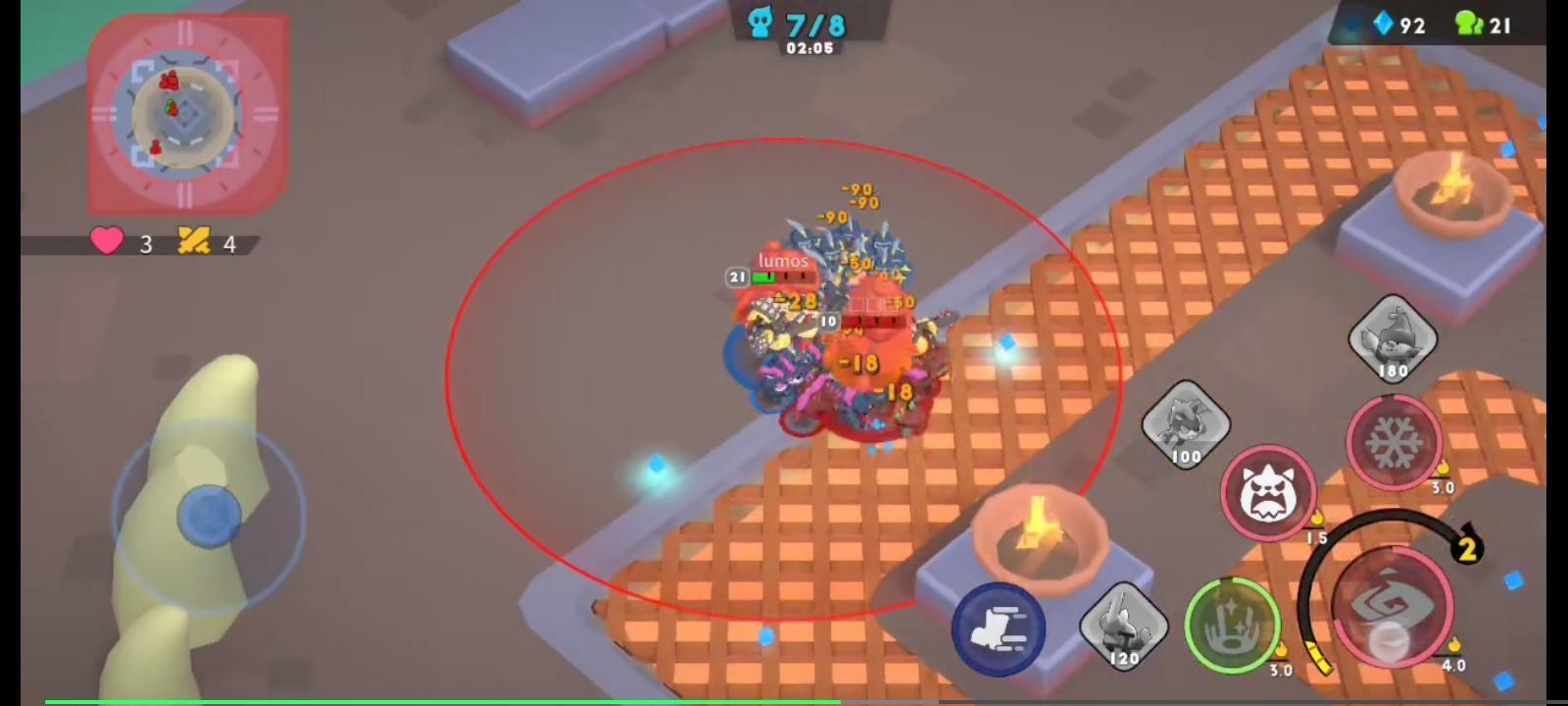Tap the diamond currency counter showing 92
Screen dimensions: 1568x706
[1401, 25]
